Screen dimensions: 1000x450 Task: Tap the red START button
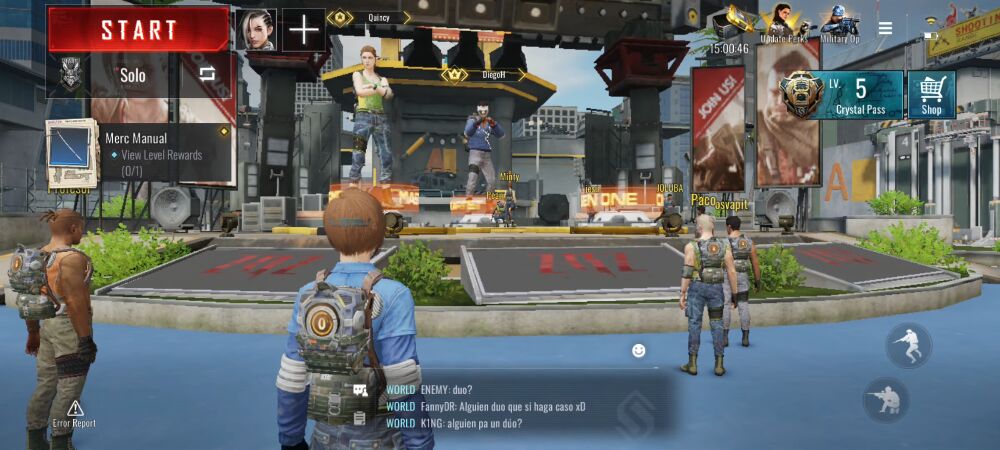point(139,29)
